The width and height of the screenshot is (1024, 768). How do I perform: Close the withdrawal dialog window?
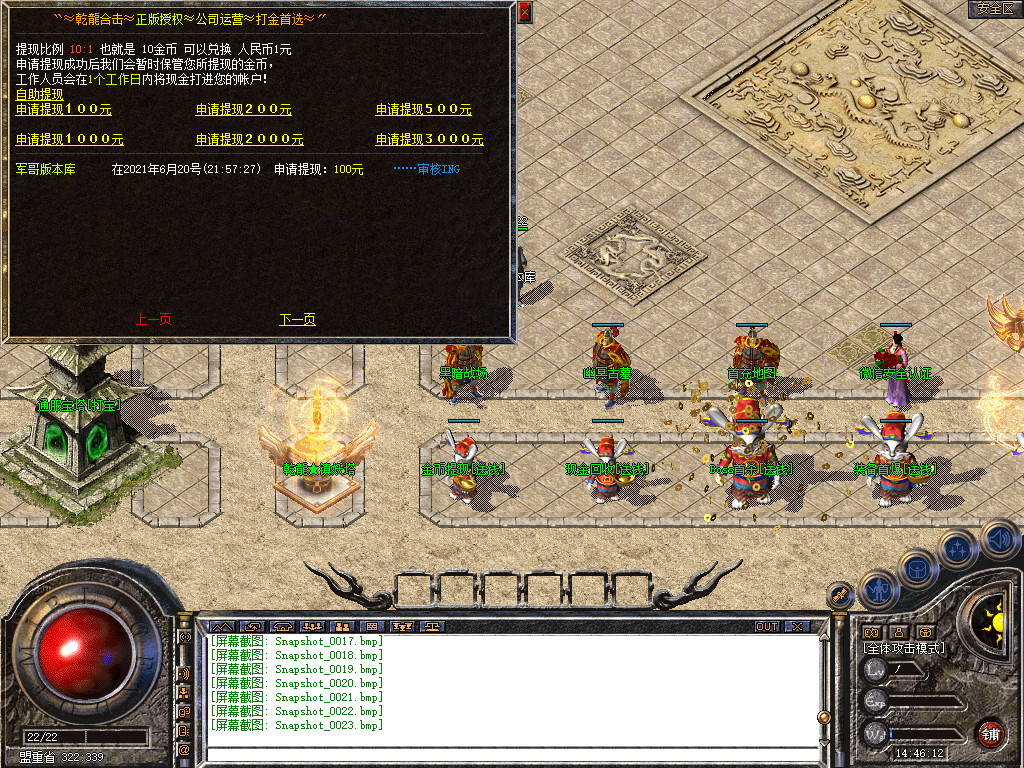coord(525,13)
